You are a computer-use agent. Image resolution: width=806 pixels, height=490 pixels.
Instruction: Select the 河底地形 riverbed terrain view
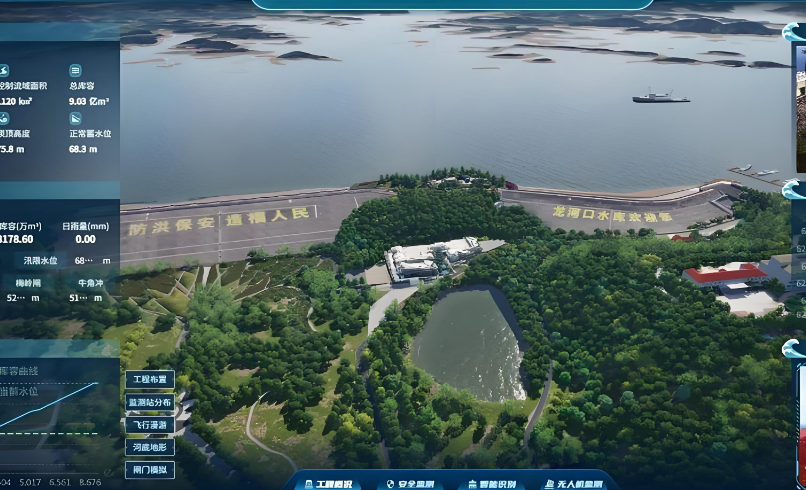pyautogui.click(x=150, y=447)
